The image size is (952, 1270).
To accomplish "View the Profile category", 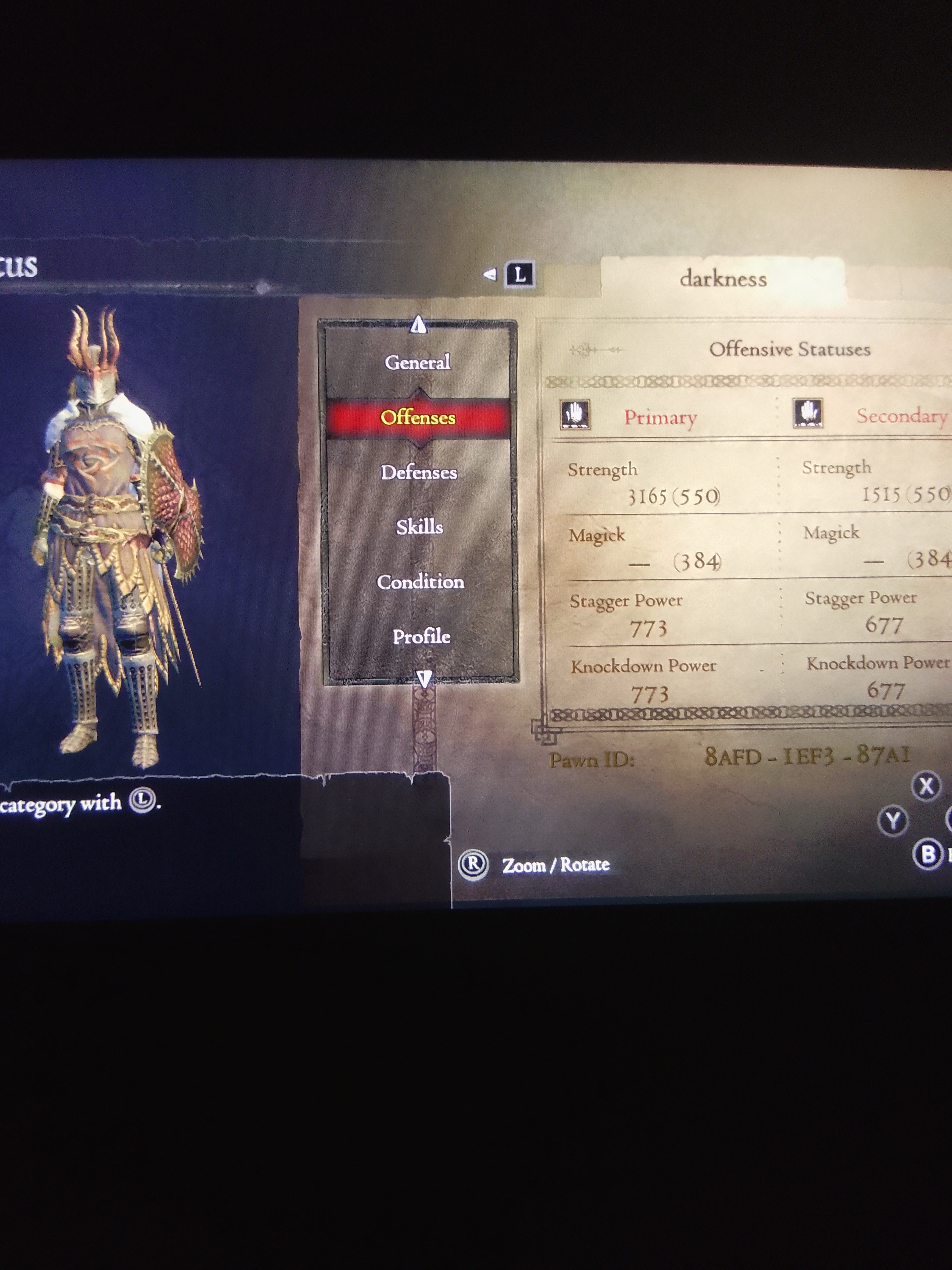I will coord(421,636).
